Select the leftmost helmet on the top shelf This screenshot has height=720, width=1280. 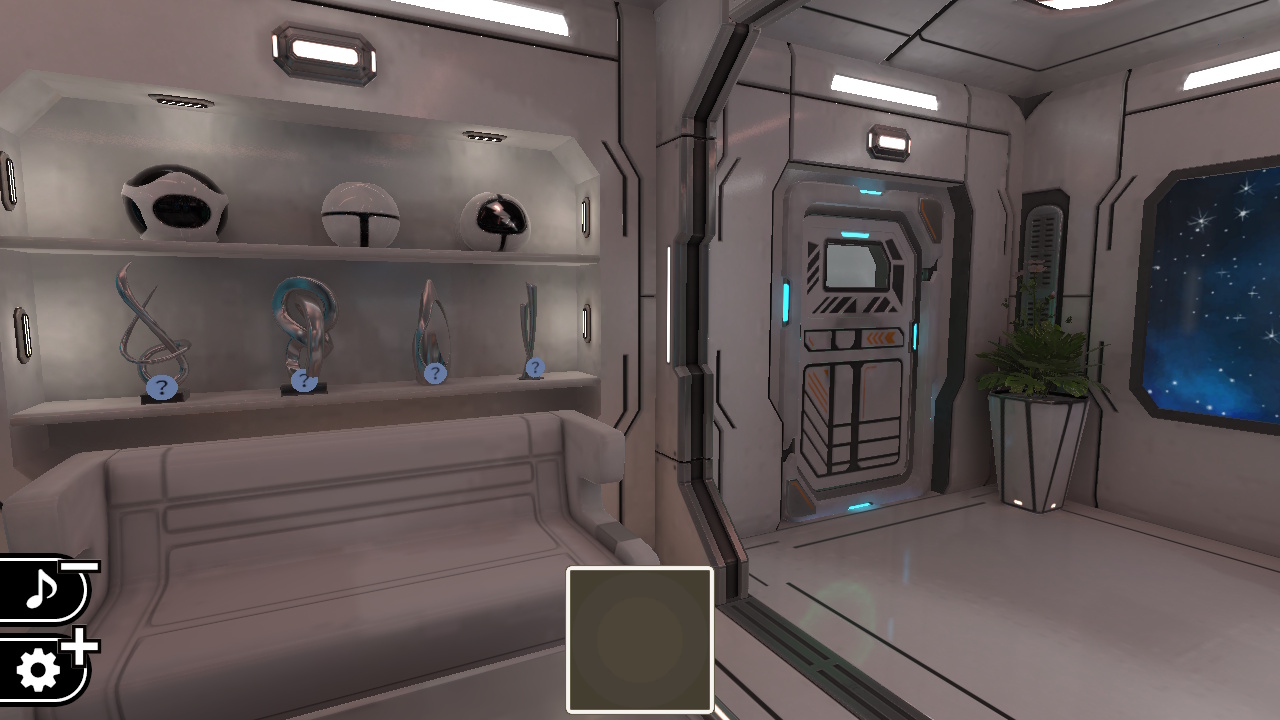point(175,205)
